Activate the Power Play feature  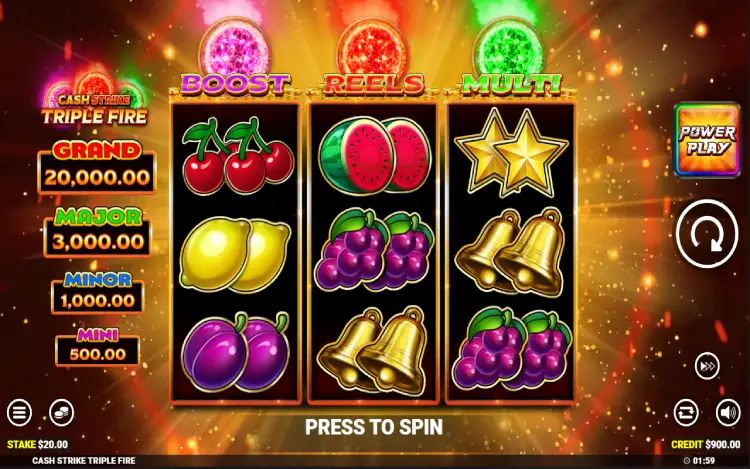[x=707, y=140]
